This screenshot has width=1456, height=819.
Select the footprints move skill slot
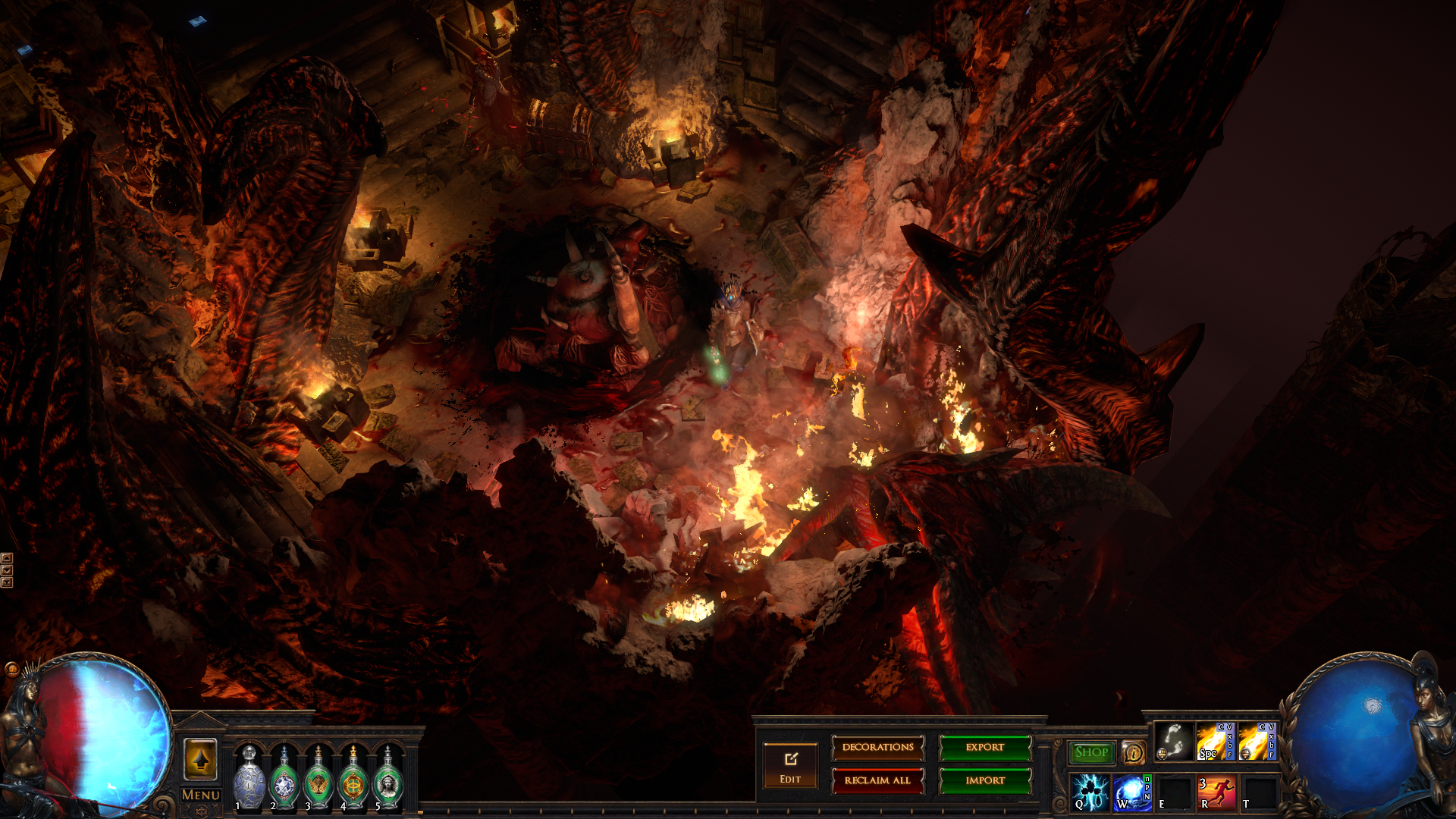coord(1173,742)
